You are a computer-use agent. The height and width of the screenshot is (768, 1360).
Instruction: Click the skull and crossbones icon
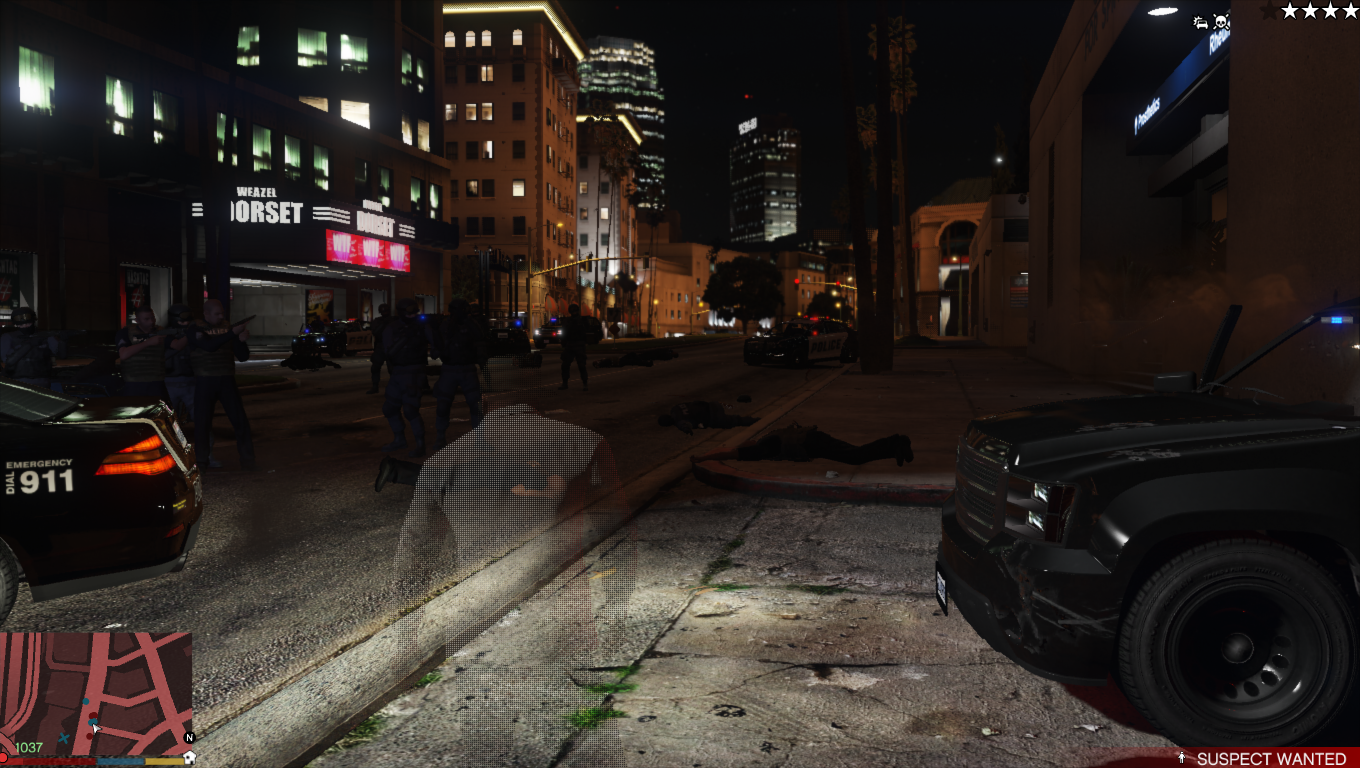click(x=1221, y=21)
